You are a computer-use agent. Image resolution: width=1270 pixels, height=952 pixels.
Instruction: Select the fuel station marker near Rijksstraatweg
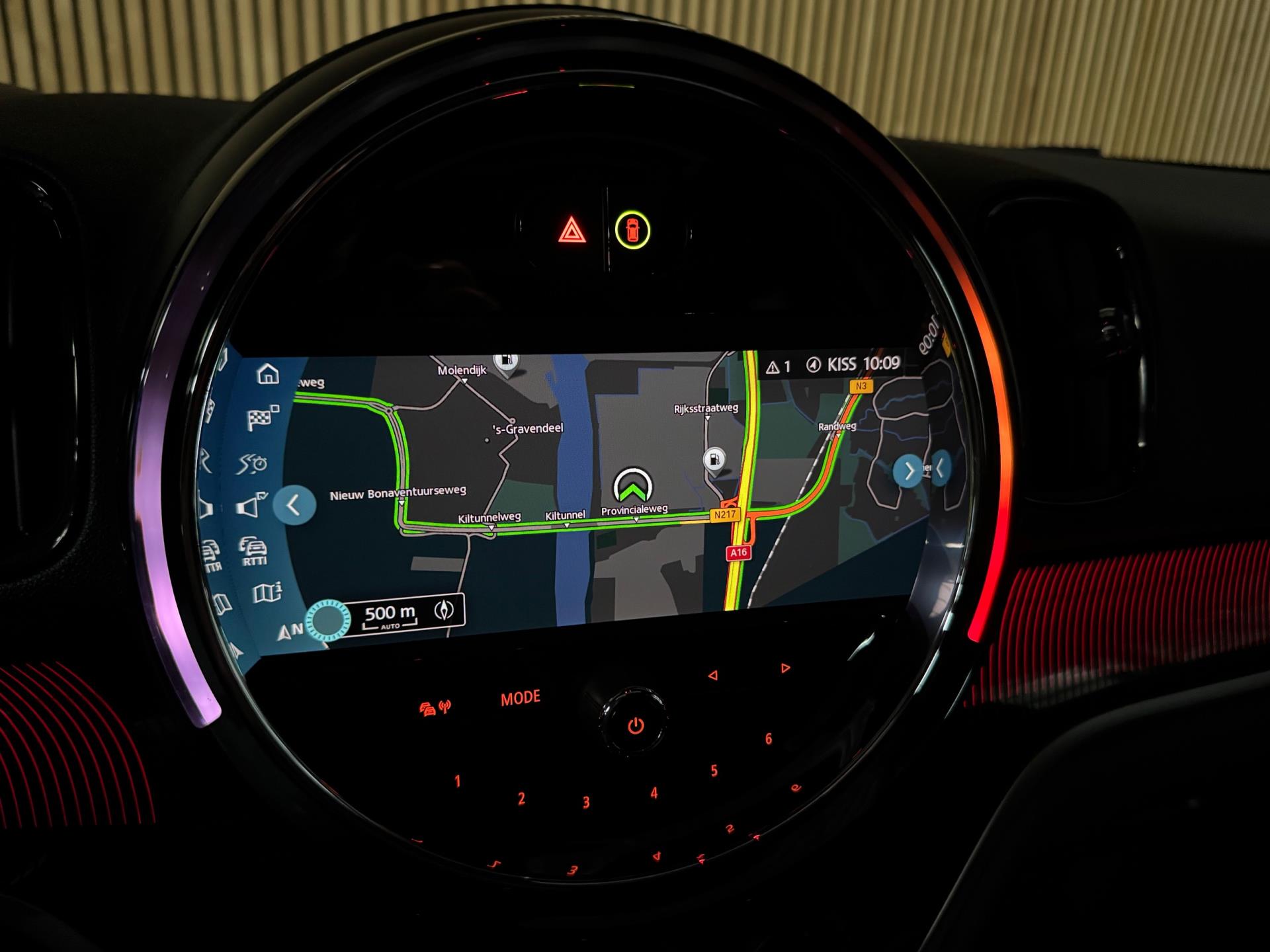click(x=714, y=459)
